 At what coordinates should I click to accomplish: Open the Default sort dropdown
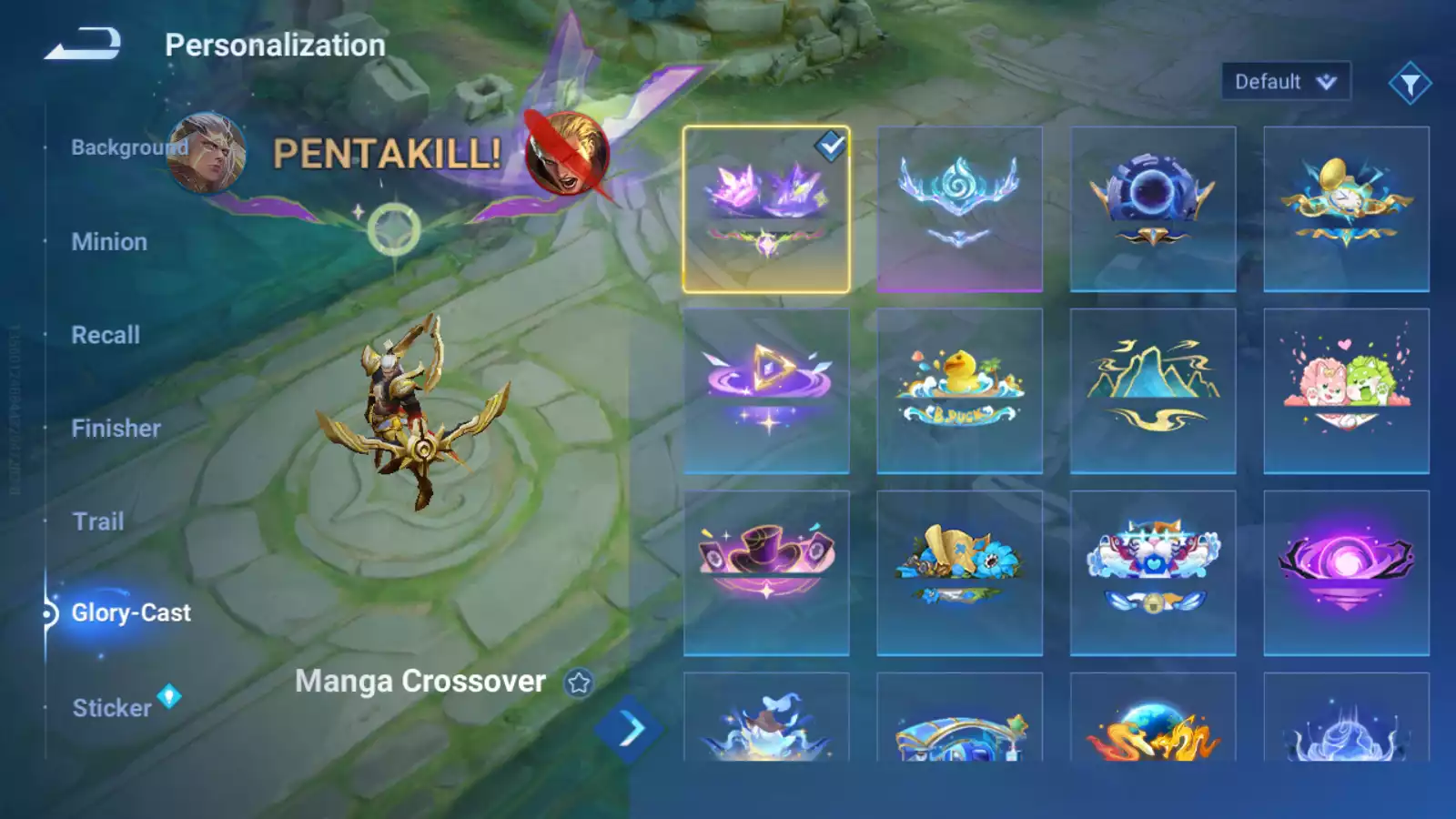click(1285, 82)
